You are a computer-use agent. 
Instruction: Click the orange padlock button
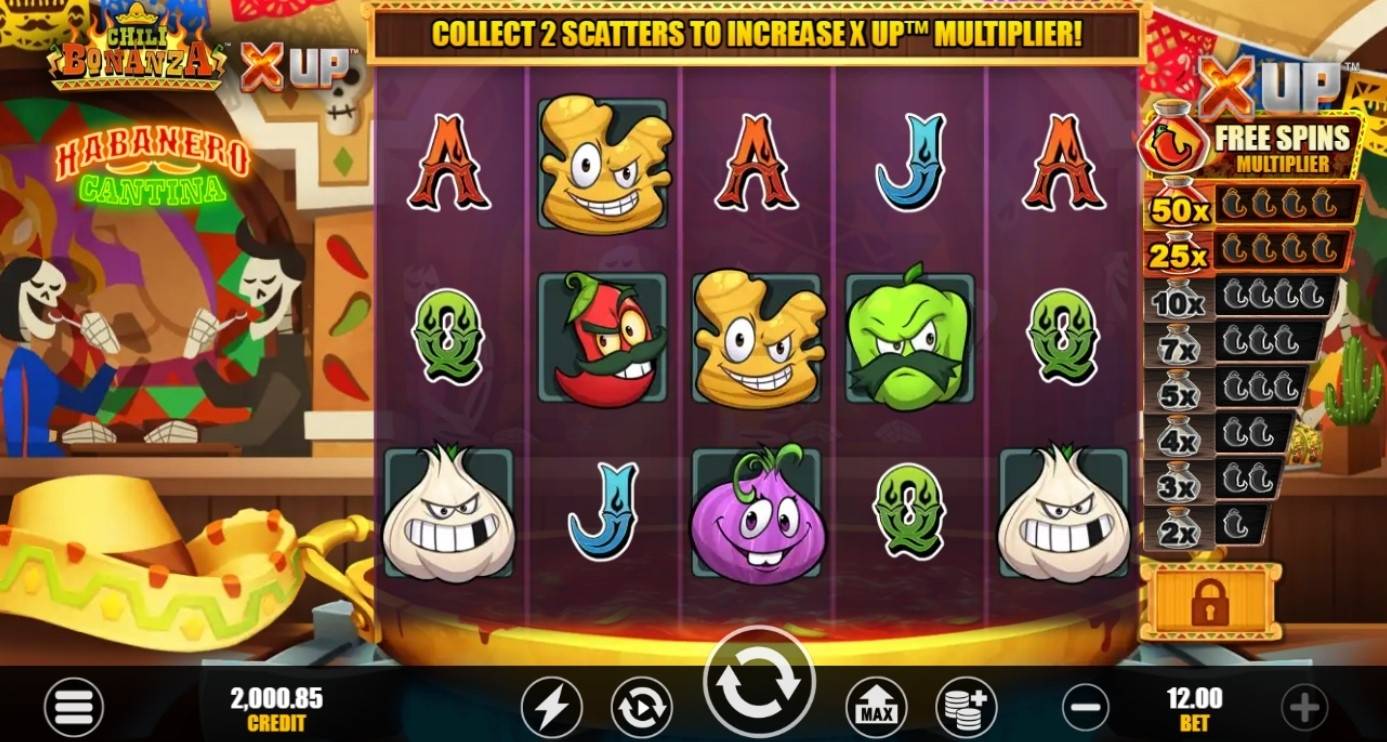(1210, 602)
